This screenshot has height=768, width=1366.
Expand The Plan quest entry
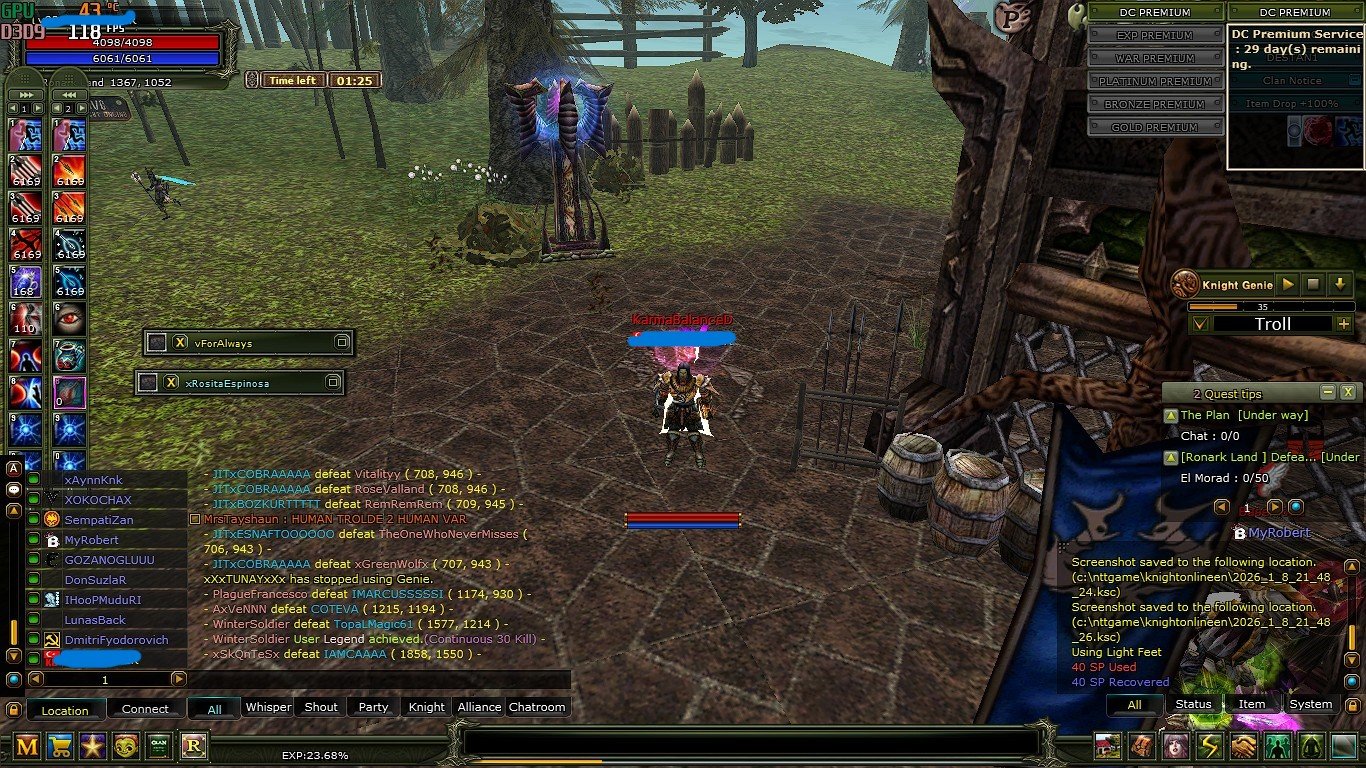(1172, 414)
